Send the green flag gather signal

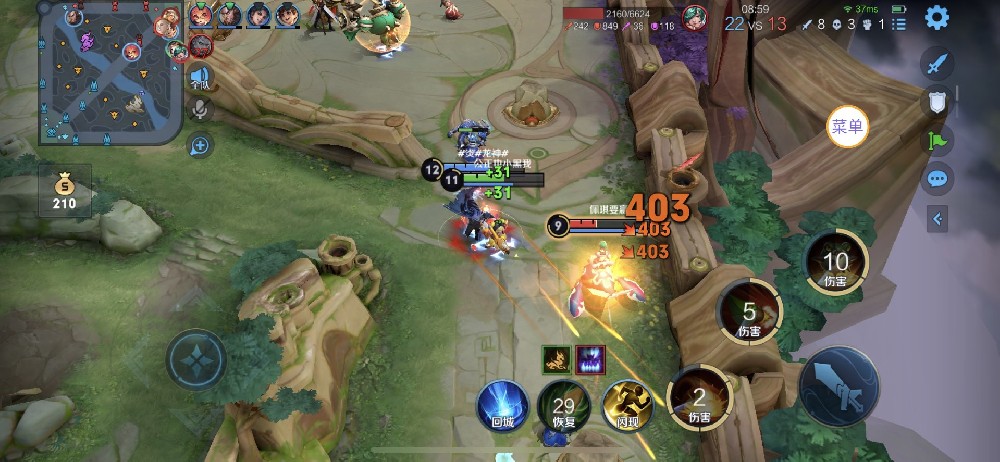pyautogui.click(x=937, y=140)
